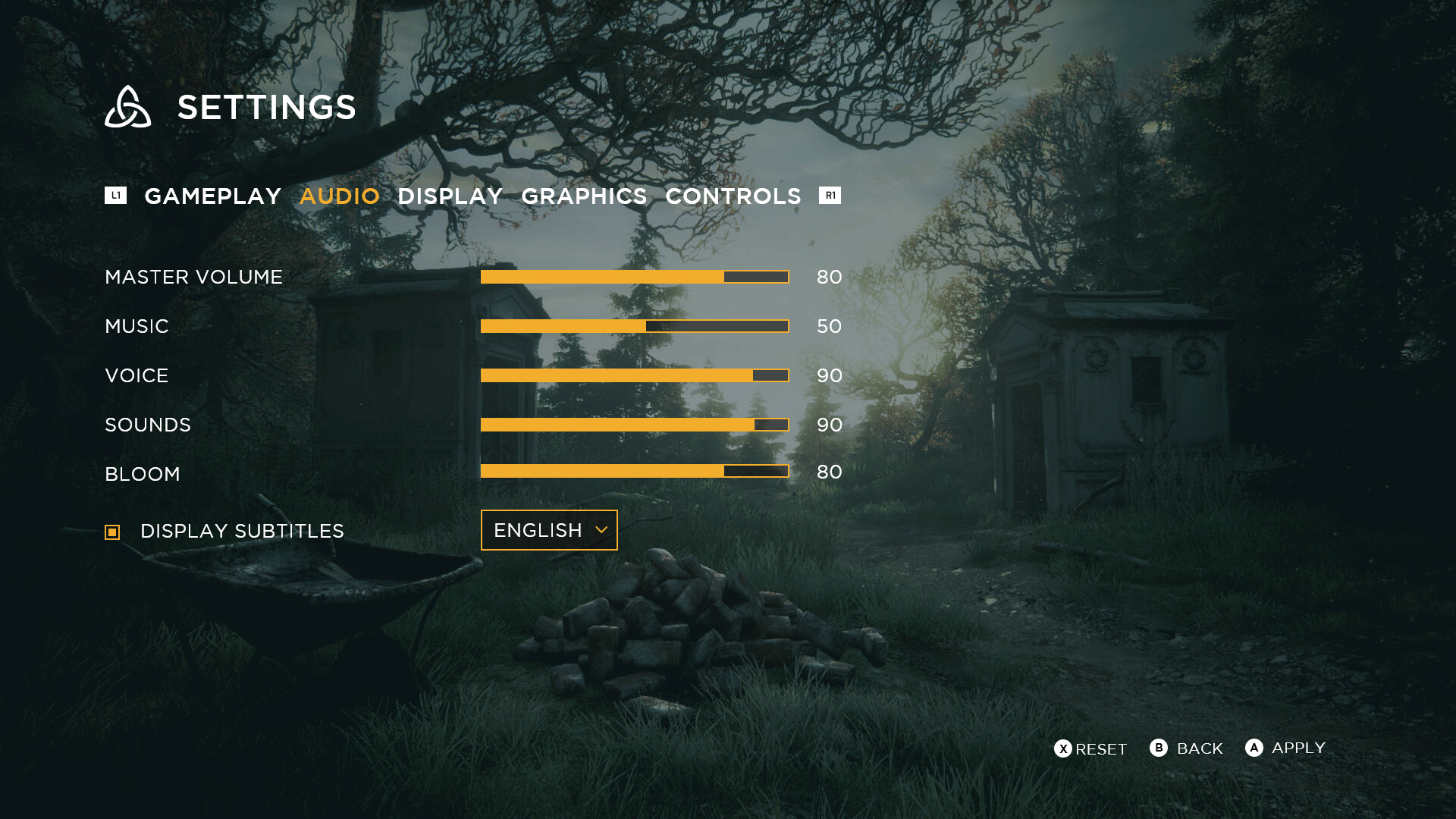Reset the settings to defaults
The image size is (1456, 819).
[x=1090, y=749]
